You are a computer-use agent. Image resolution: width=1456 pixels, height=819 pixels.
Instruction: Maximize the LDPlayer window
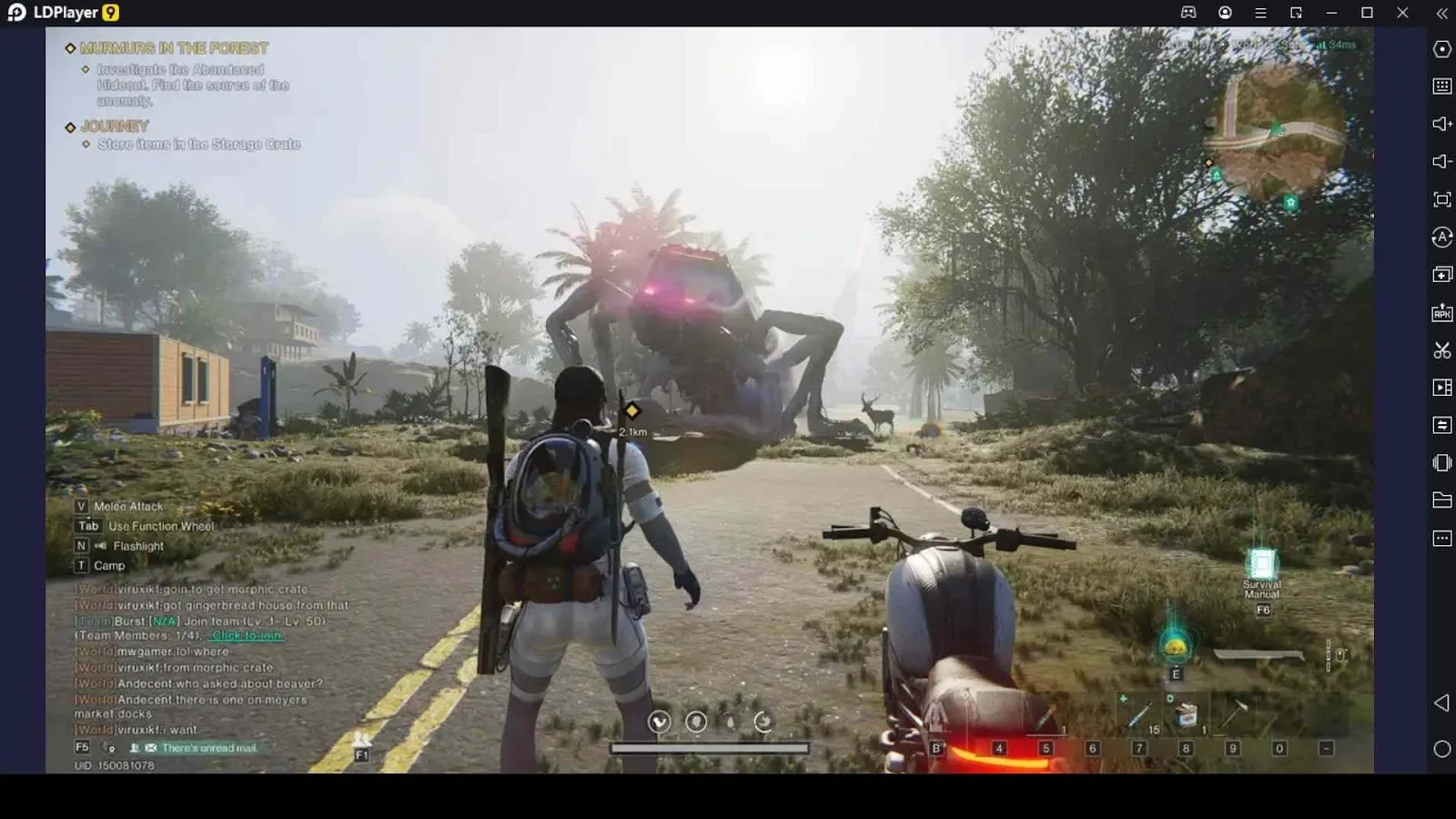1367,13
